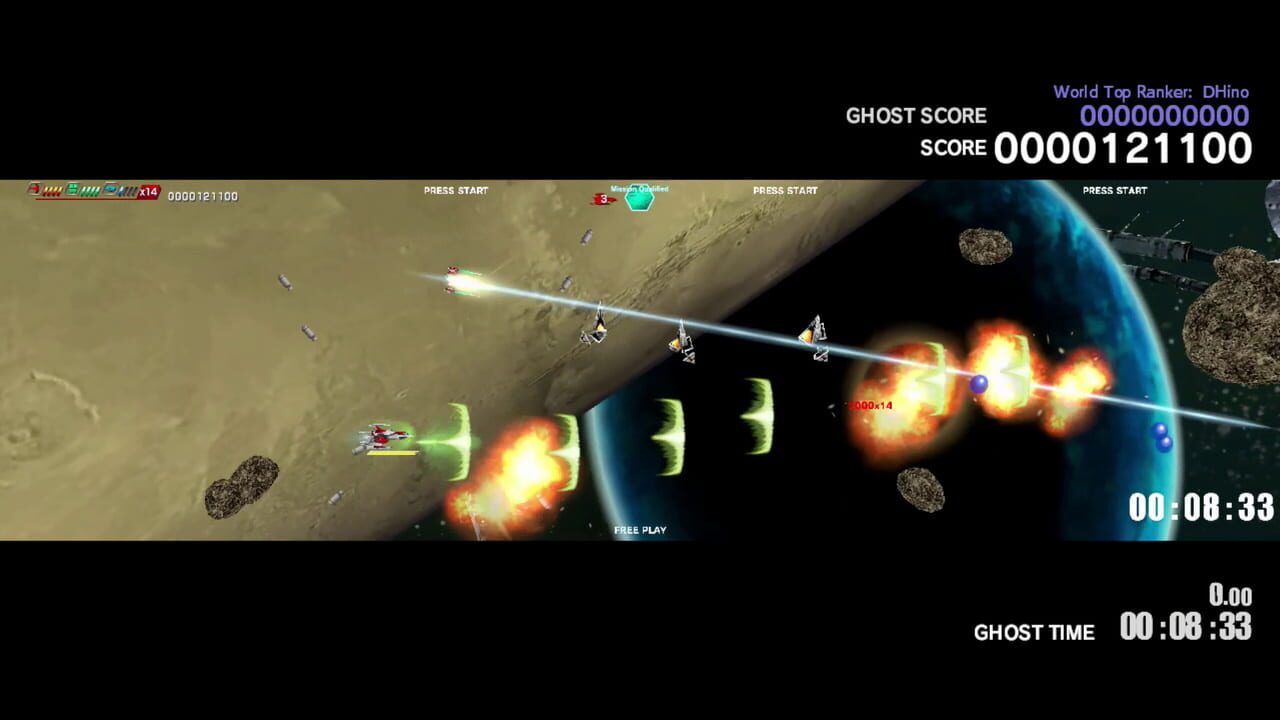Select the green bomb weapon gauge icon

[70, 190]
